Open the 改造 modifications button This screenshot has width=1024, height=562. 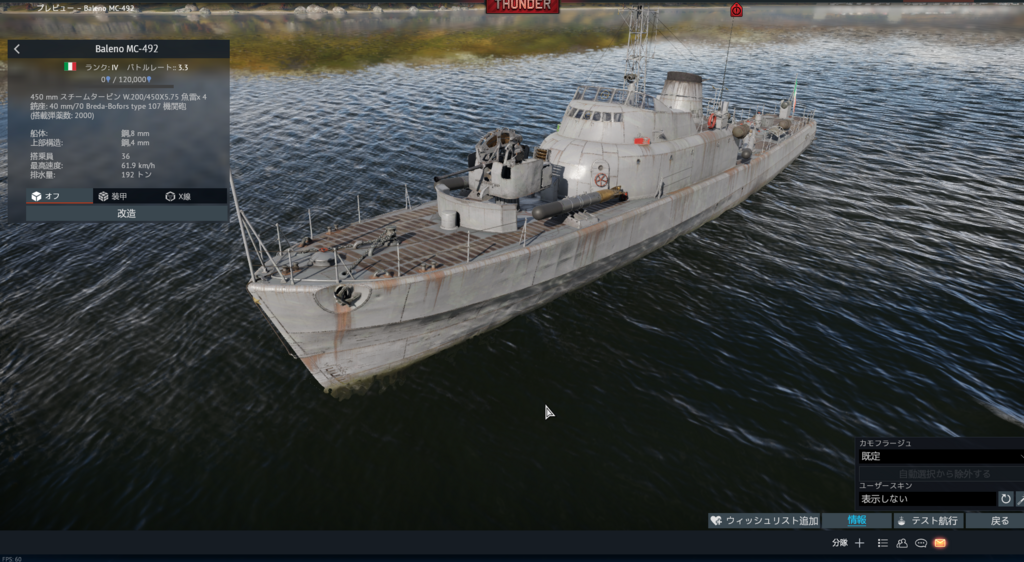point(127,213)
